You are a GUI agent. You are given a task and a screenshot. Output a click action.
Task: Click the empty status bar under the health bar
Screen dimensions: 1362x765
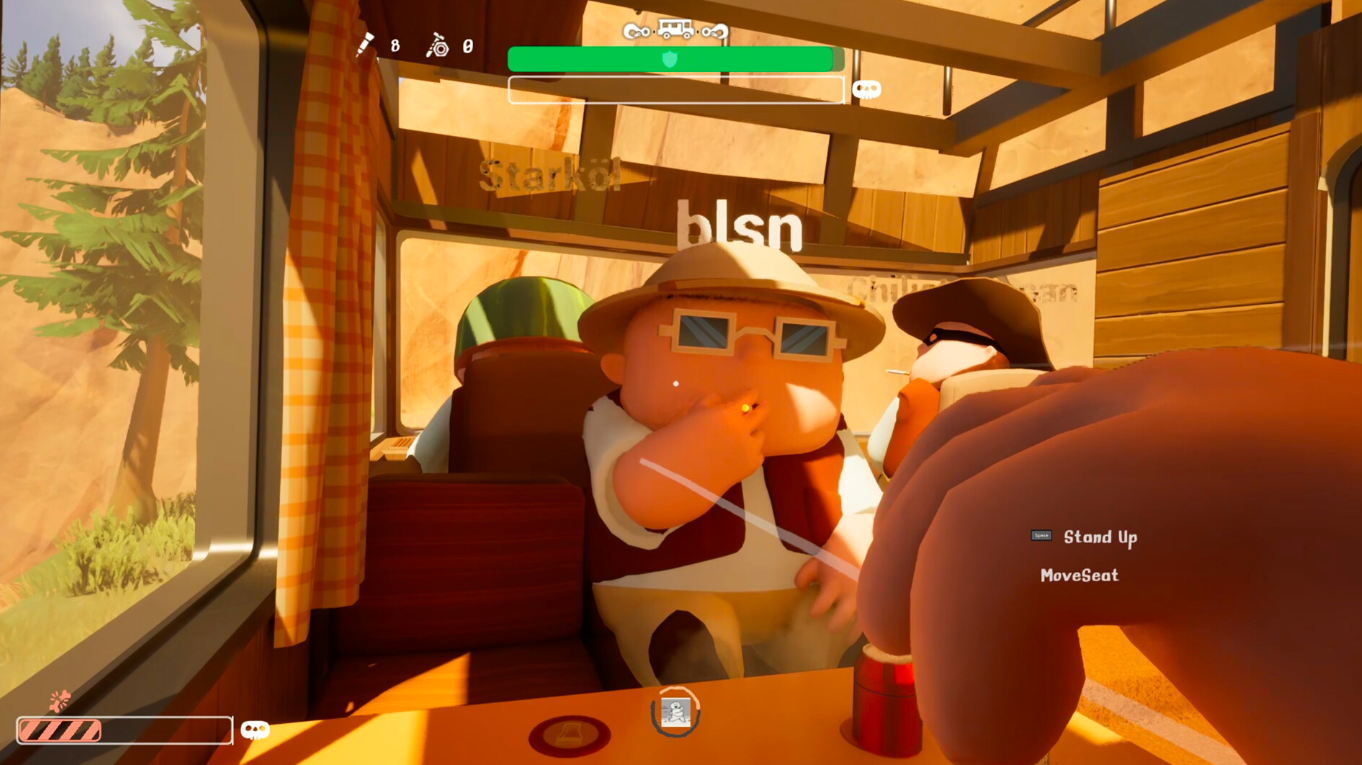pos(675,89)
